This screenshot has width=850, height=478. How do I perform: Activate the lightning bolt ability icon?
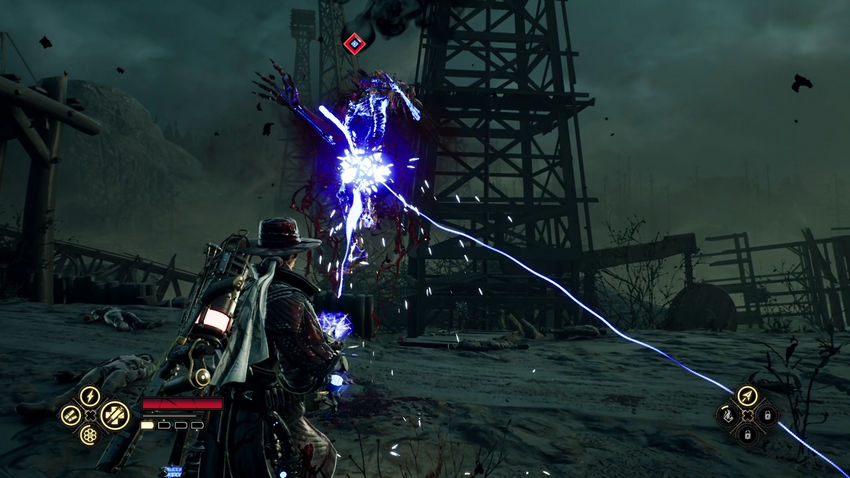(89, 395)
